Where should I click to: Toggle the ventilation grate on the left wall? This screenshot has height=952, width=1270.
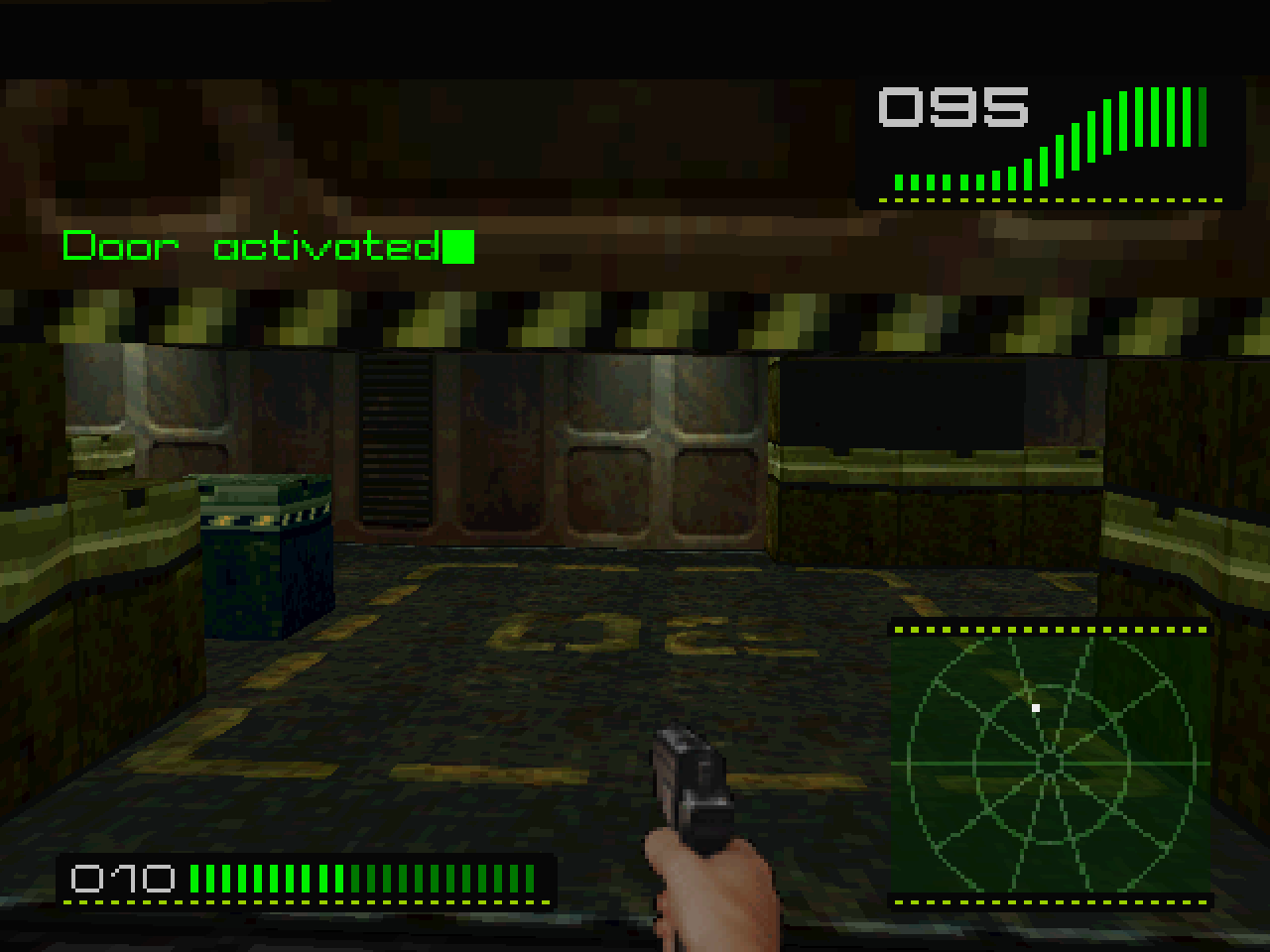click(395, 436)
